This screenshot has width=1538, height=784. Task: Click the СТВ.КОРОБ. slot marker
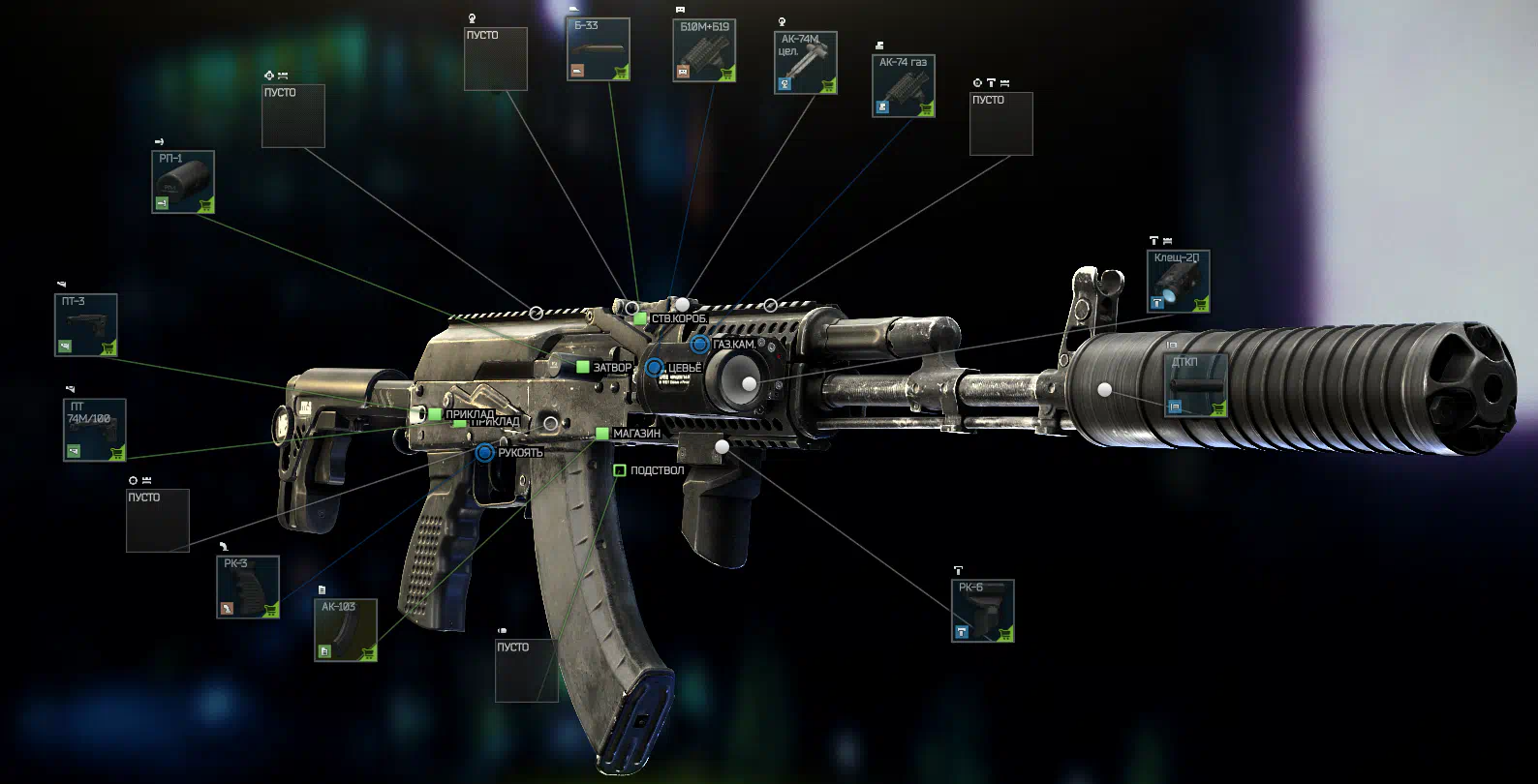point(640,318)
